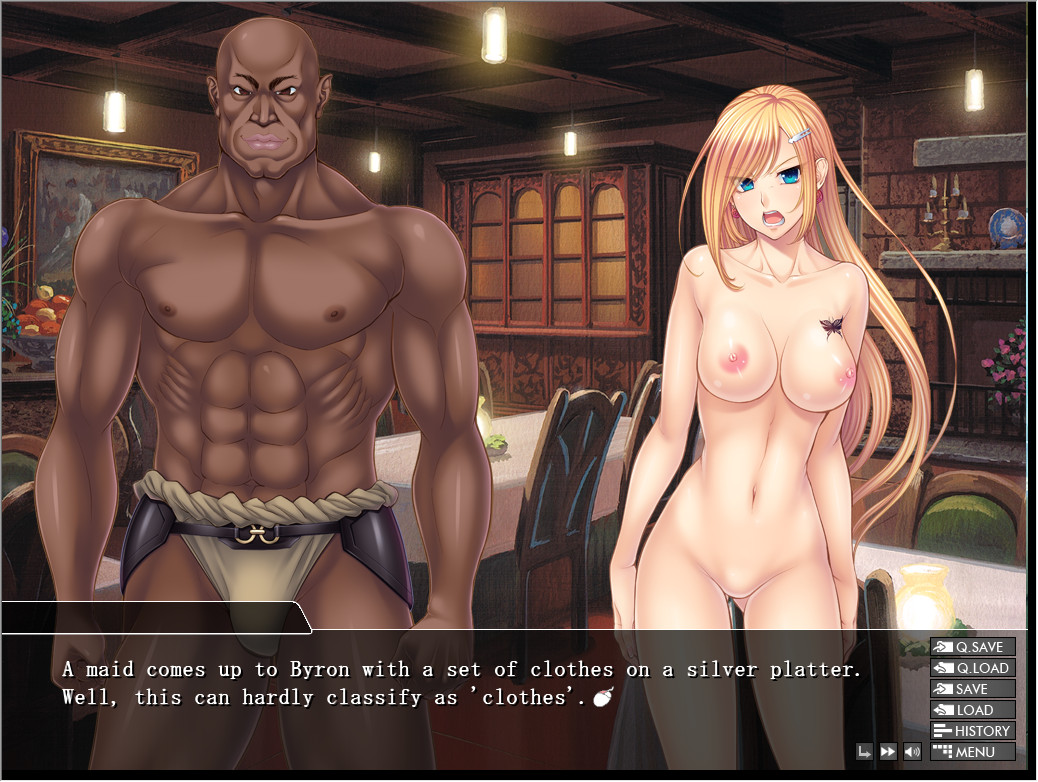Open the LOAD screen
The image size is (1038, 782).
click(x=972, y=710)
